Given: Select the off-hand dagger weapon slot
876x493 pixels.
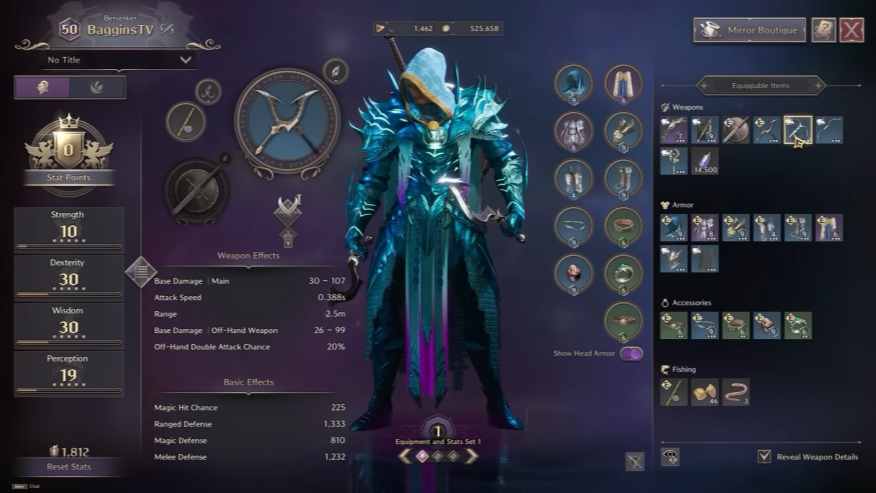Looking at the screenshot, I should click(196, 187).
